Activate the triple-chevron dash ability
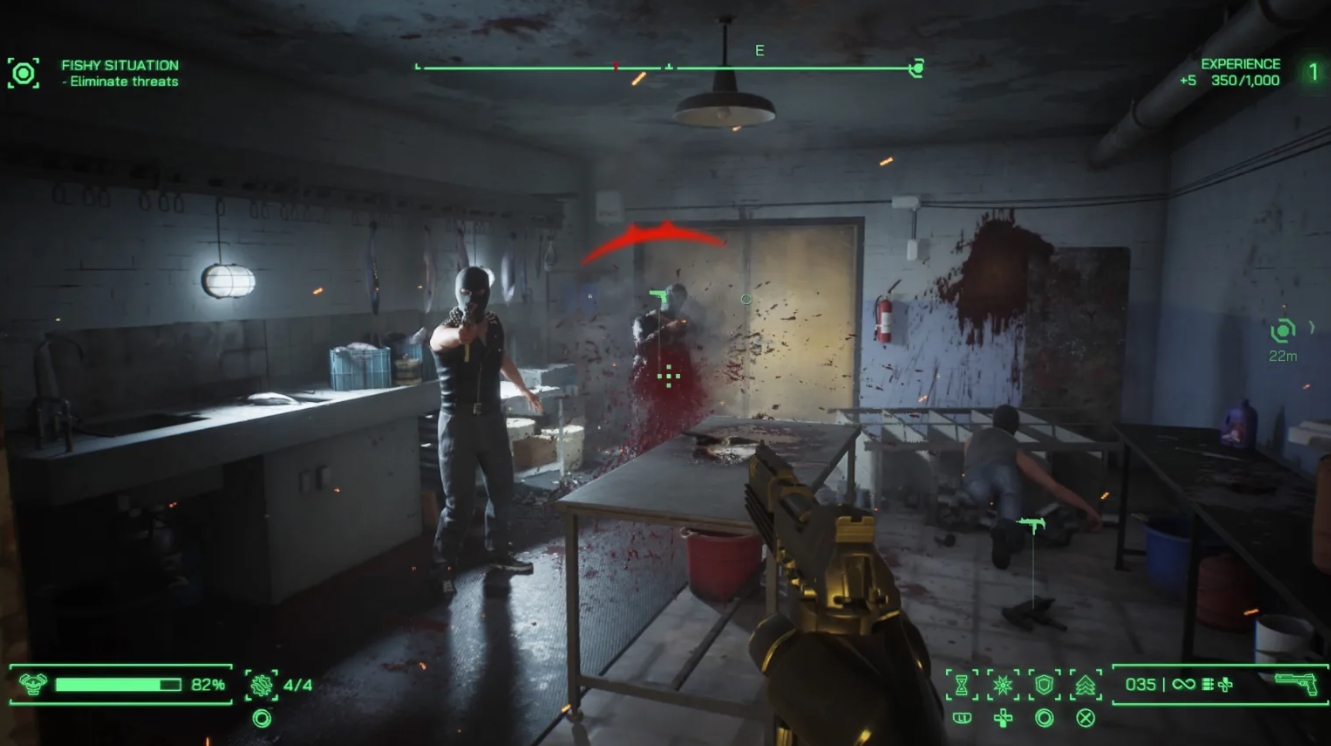 tap(1085, 685)
